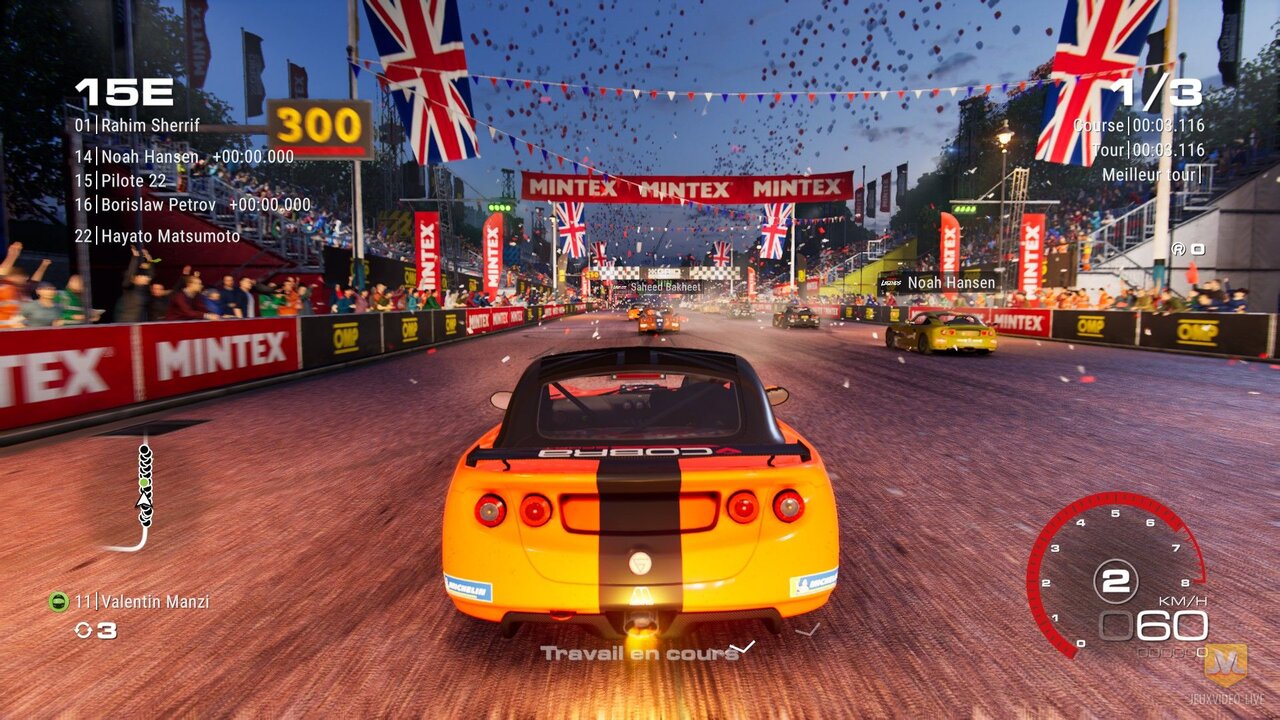This screenshot has width=1280, height=720.
Task: Click the Jeuxvideo Live watermark logo
Action: click(x=1225, y=665)
